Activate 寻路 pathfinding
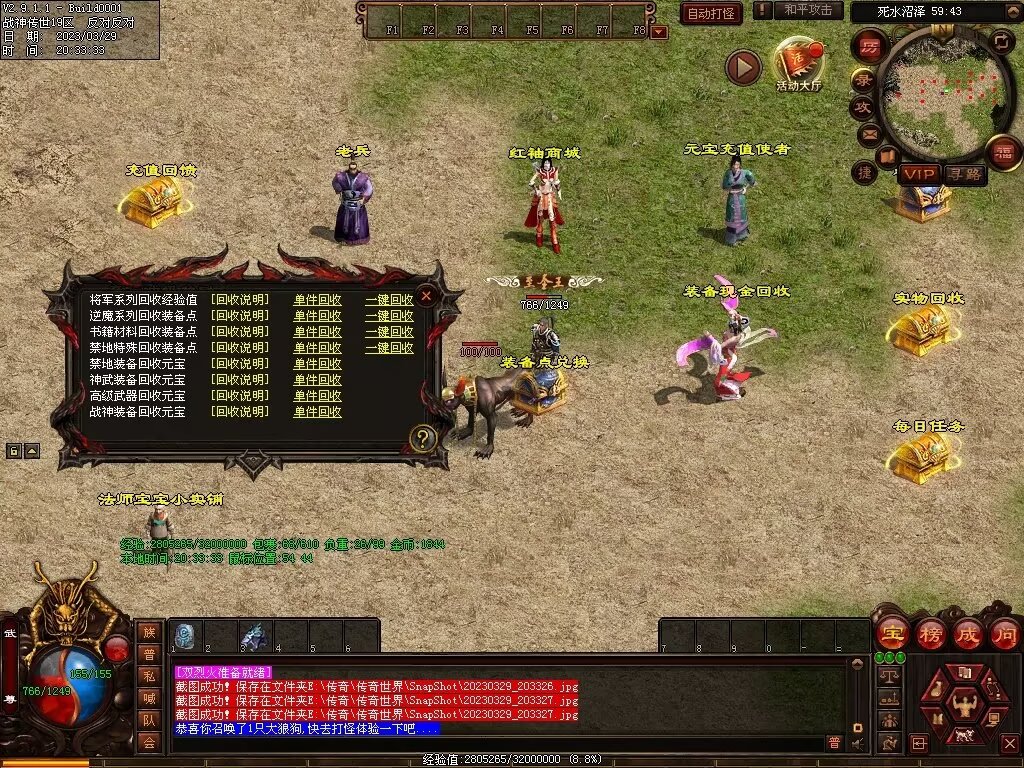The height and width of the screenshot is (768, 1024). [965, 174]
